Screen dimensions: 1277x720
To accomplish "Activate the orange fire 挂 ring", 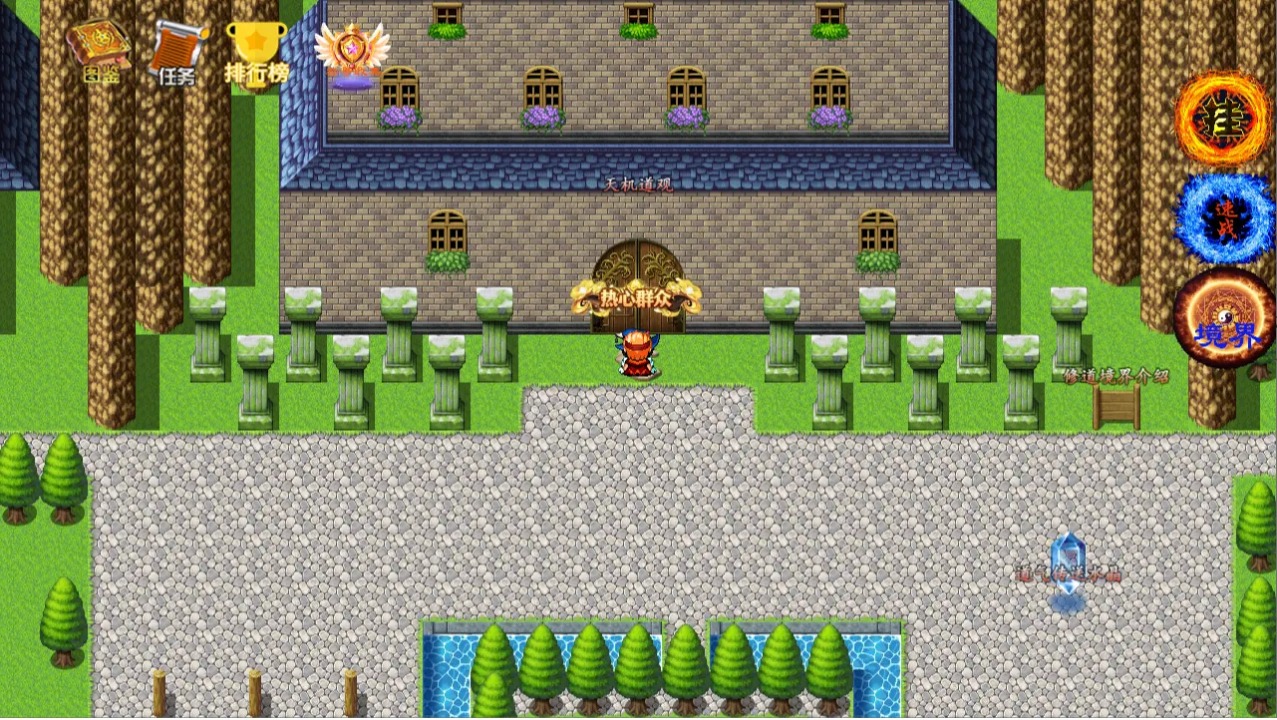I will click(1222, 117).
